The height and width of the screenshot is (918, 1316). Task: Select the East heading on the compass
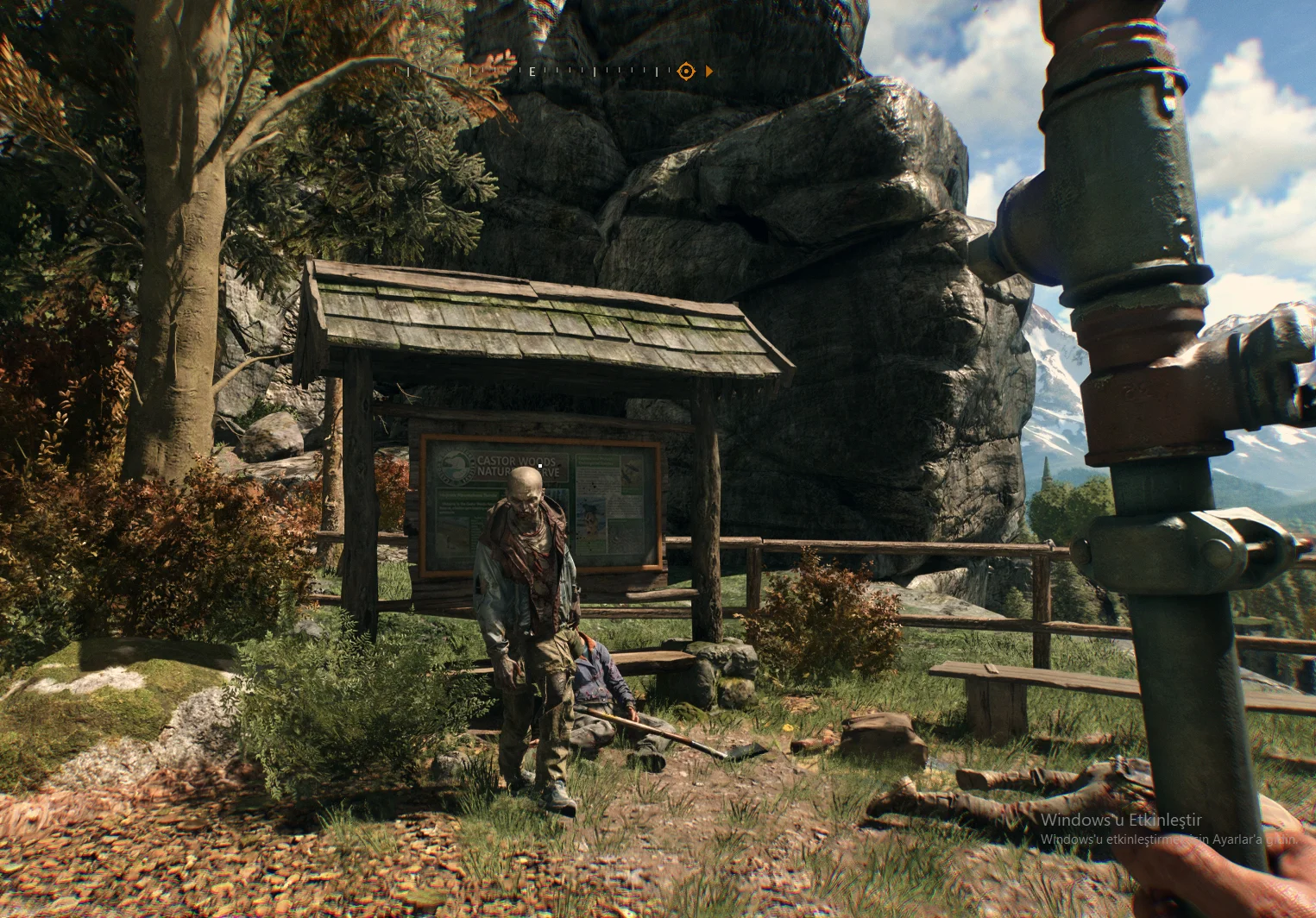532,72
